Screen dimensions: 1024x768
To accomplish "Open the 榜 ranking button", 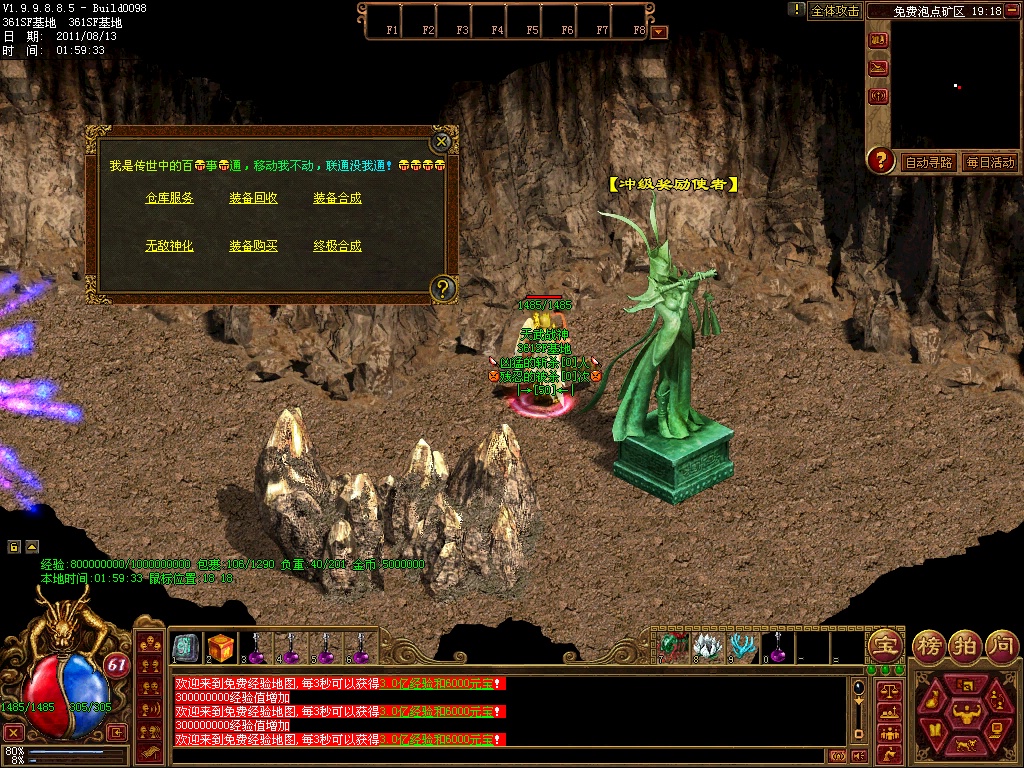I will (x=930, y=644).
